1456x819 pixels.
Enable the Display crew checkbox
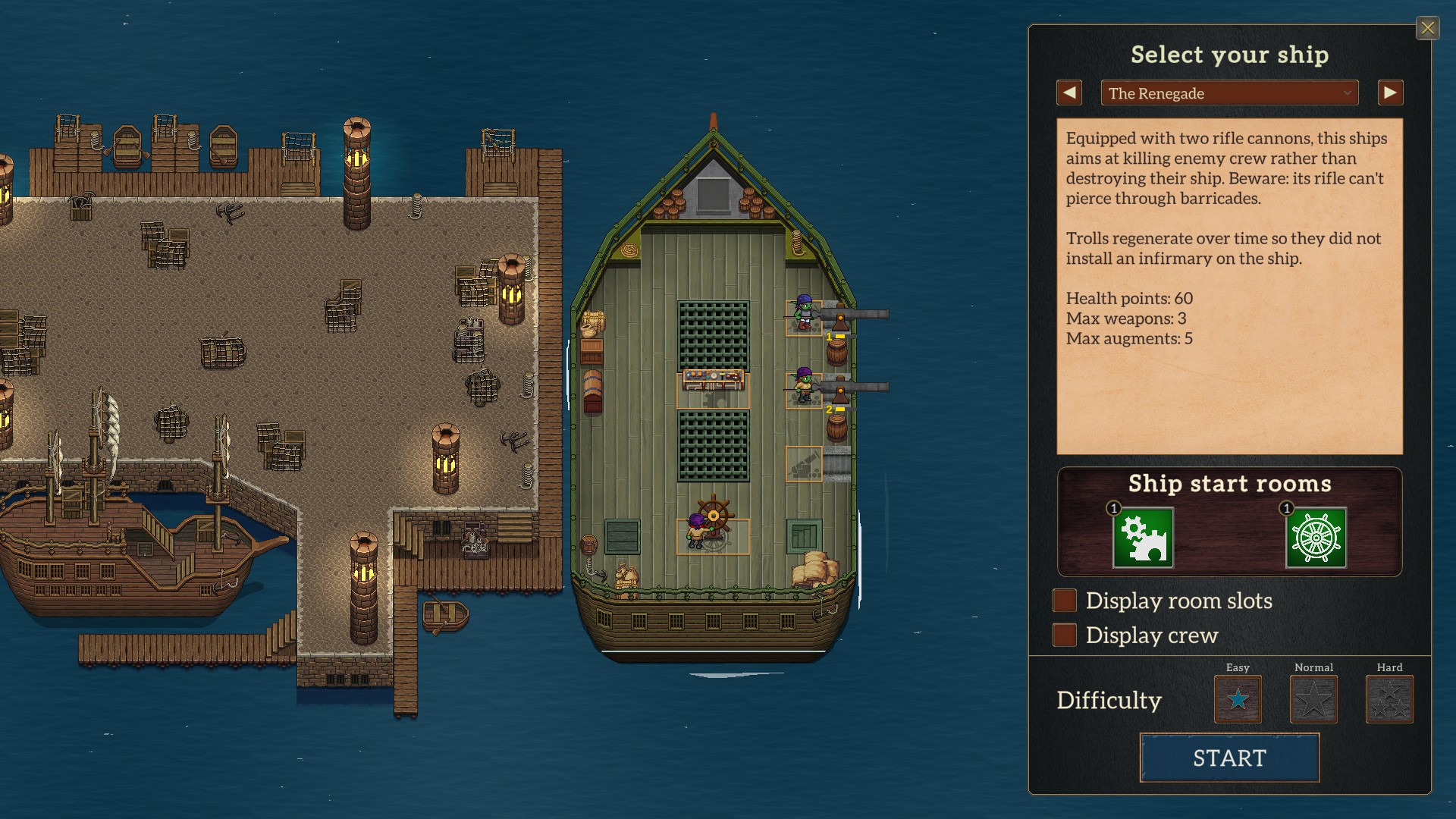1065,635
